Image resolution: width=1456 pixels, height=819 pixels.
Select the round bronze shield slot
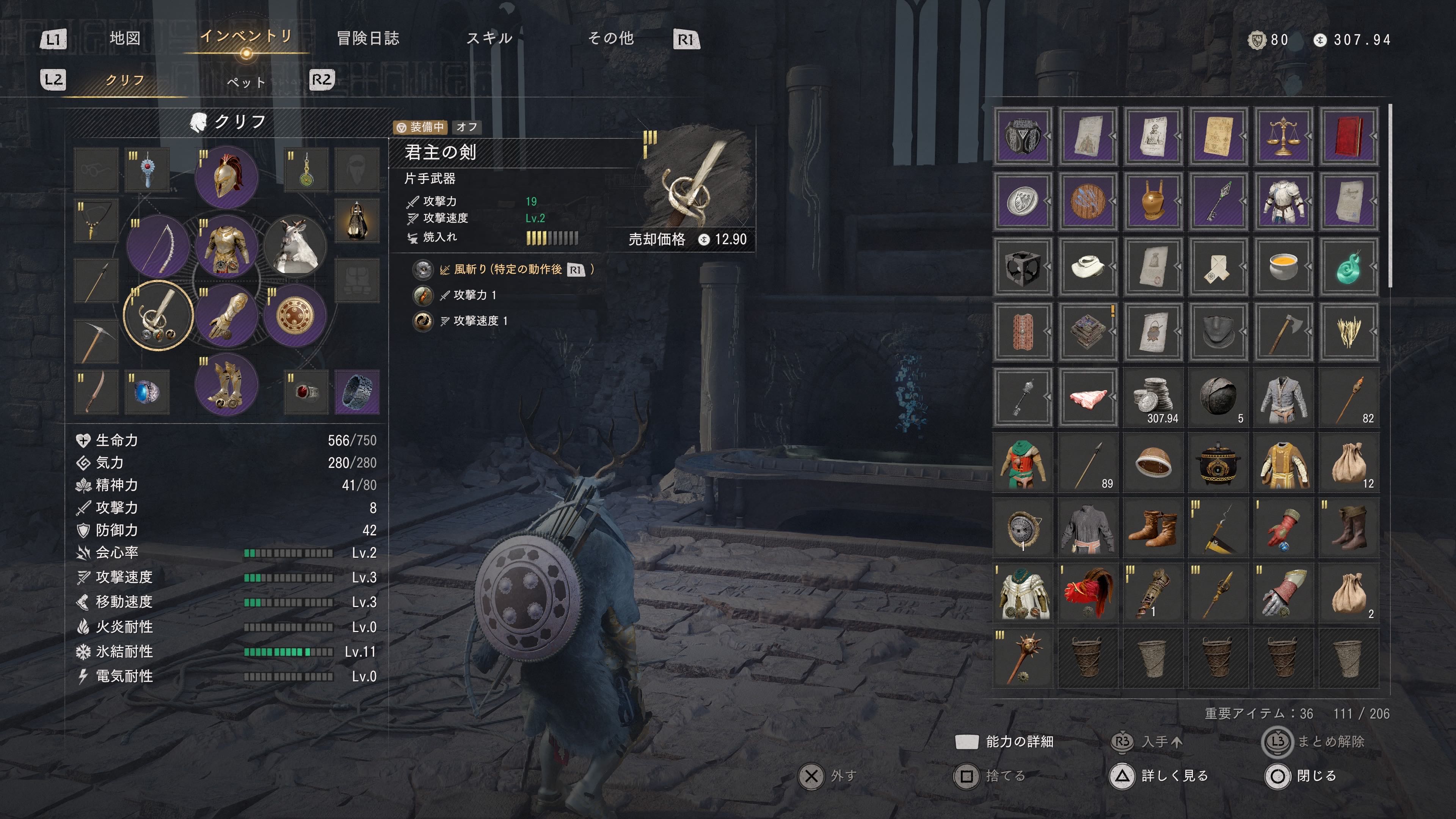[x=295, y=315]
